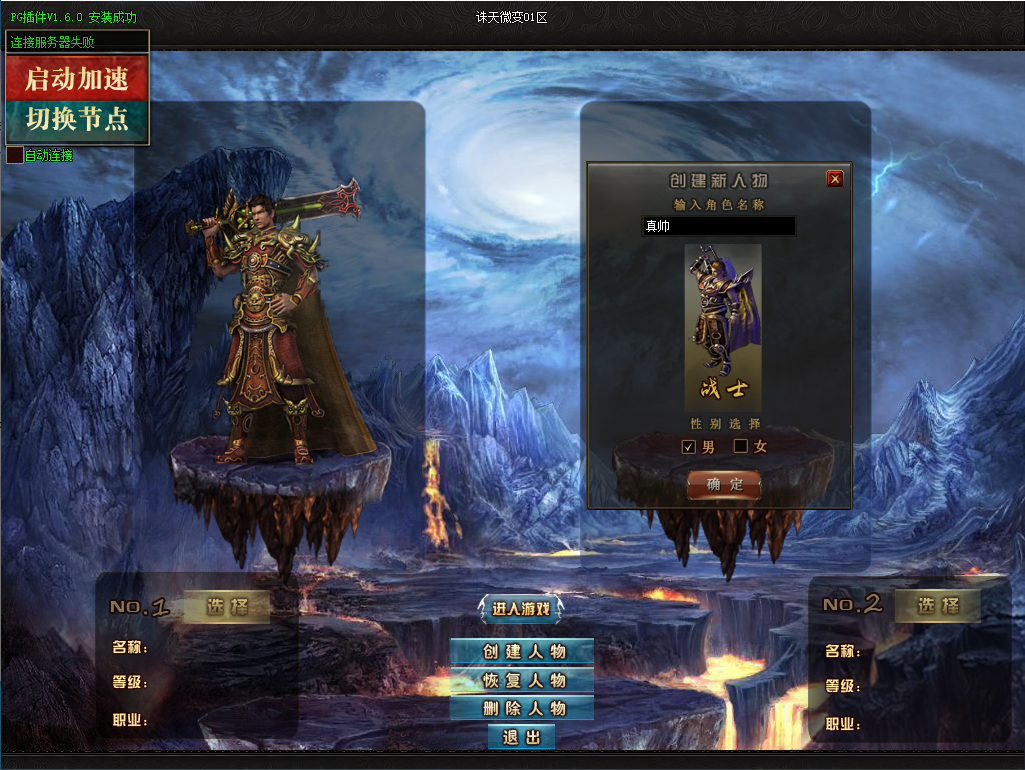Choose the female 女 gender checkbox
Screen dimensions: 1025x770
pos(741,446)
